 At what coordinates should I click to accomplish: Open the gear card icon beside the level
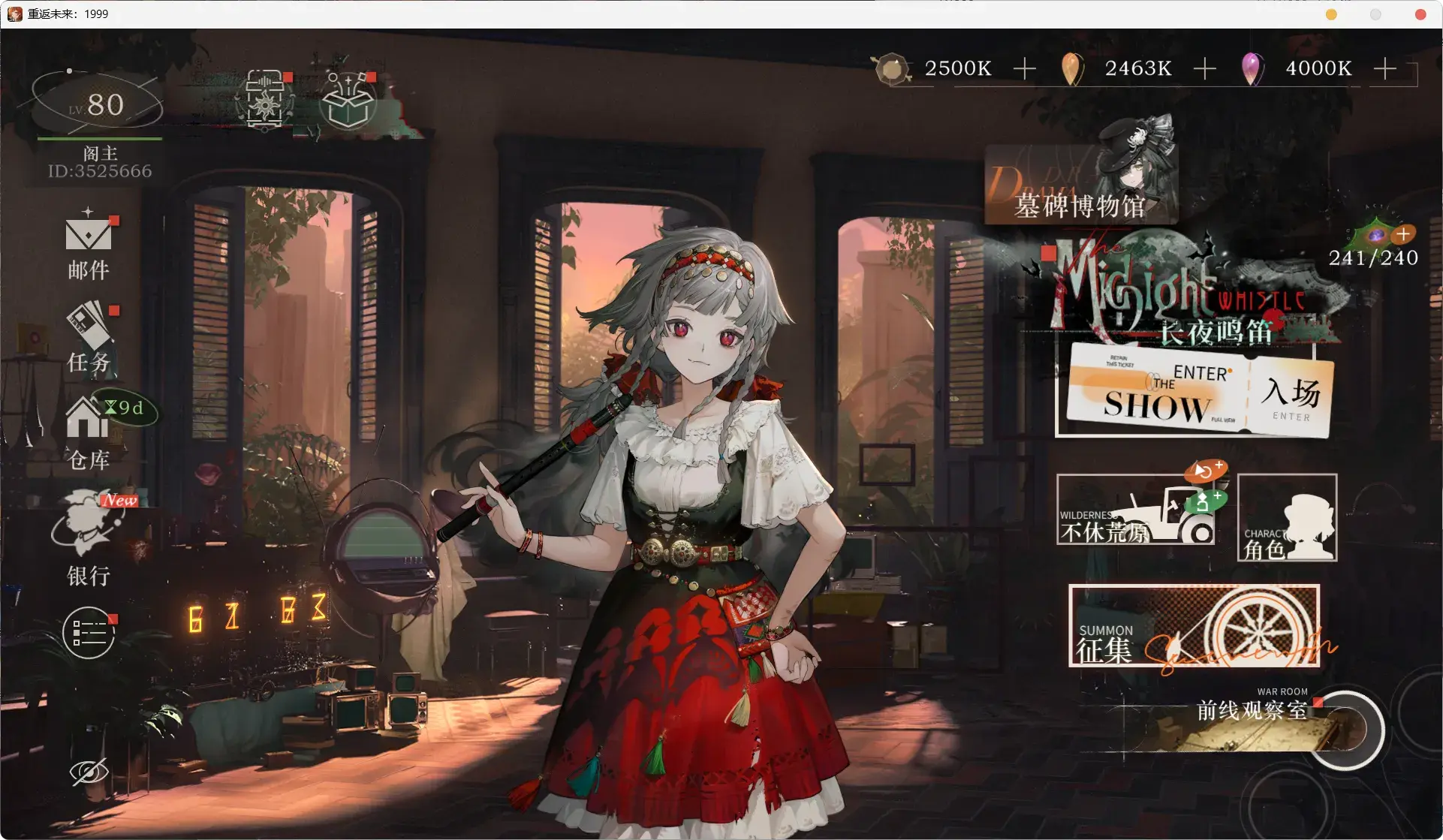[x=265, y=101]
